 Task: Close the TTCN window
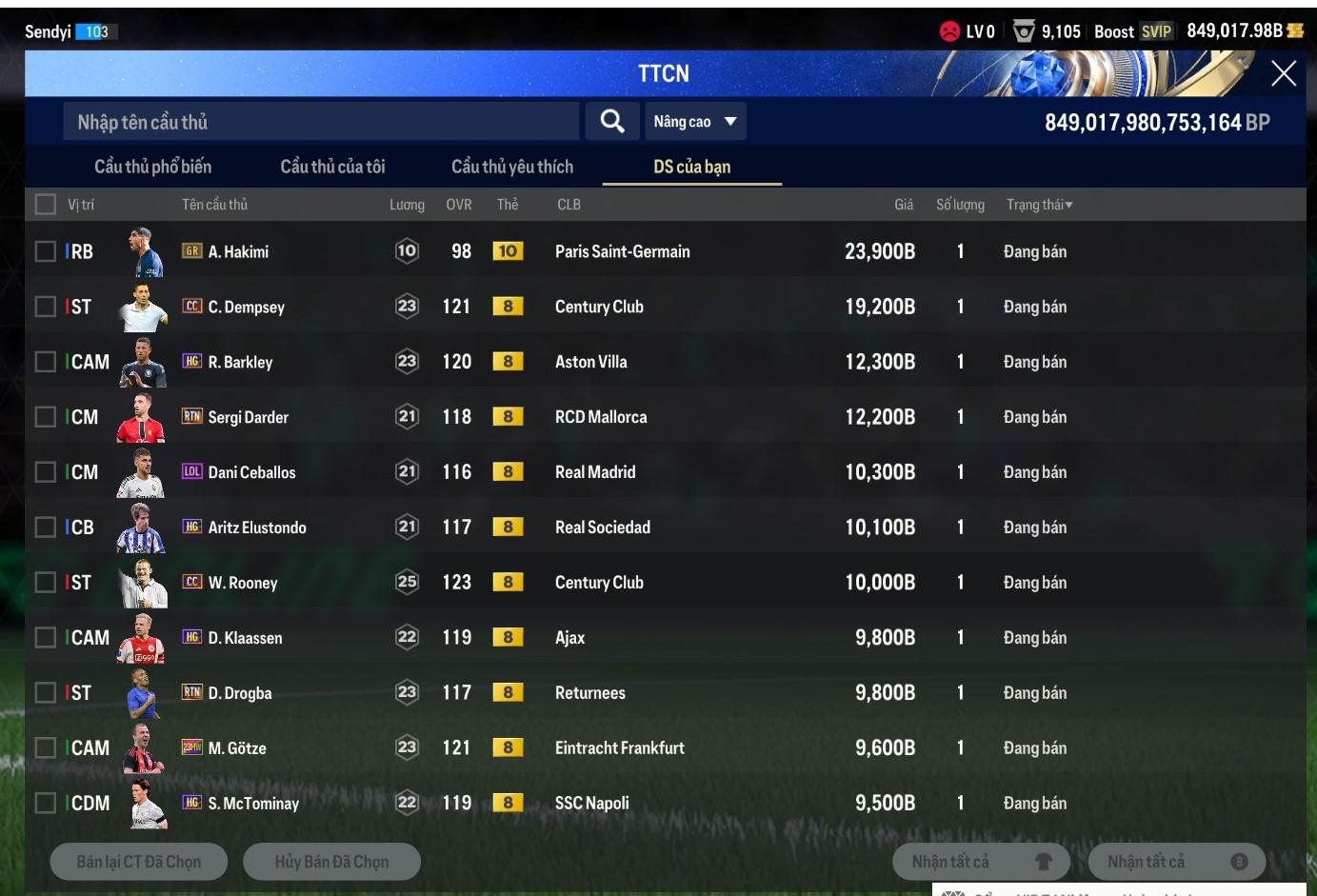pos(1283,73)
